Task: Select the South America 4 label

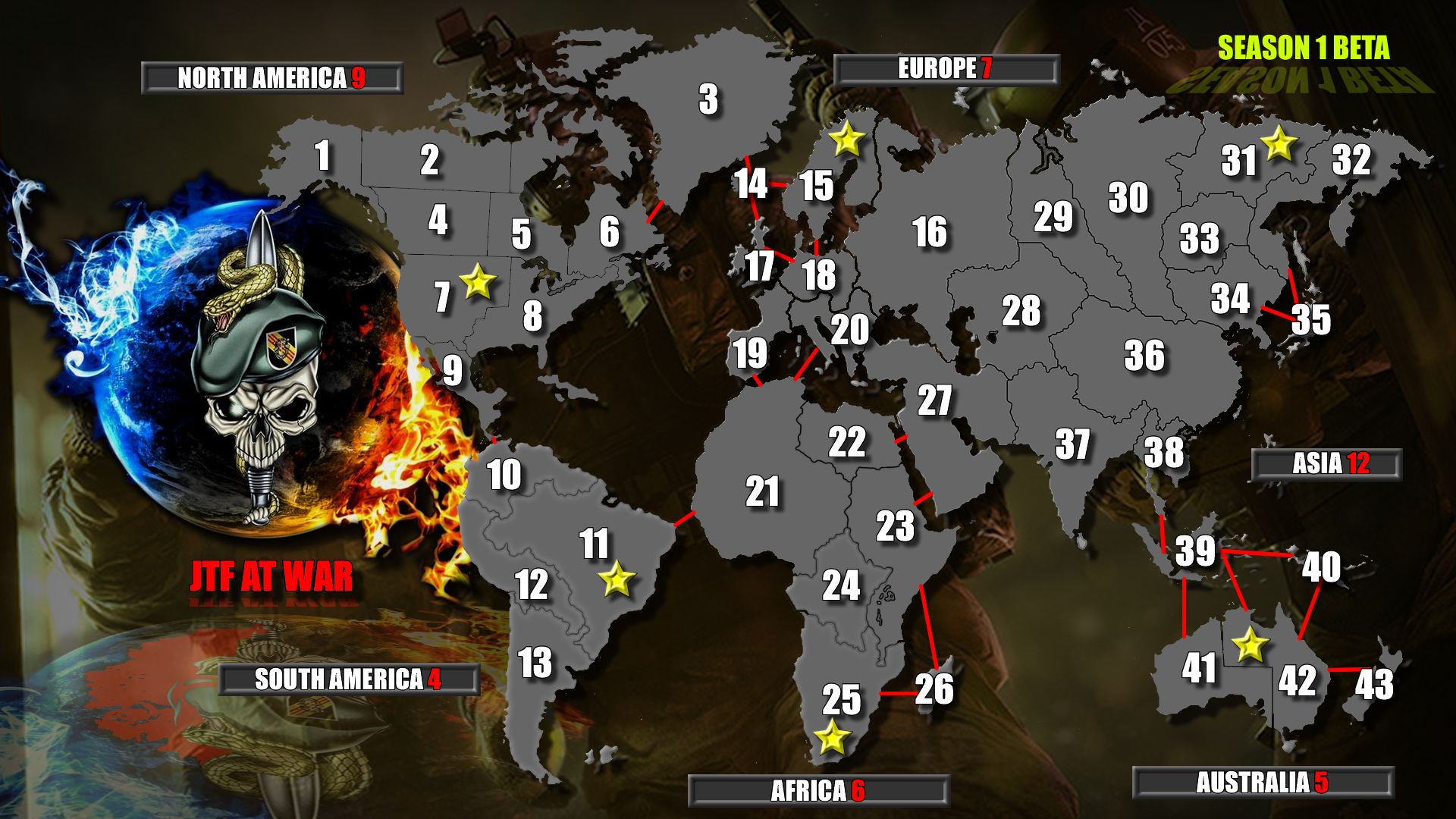Action: tap(348, 679)
